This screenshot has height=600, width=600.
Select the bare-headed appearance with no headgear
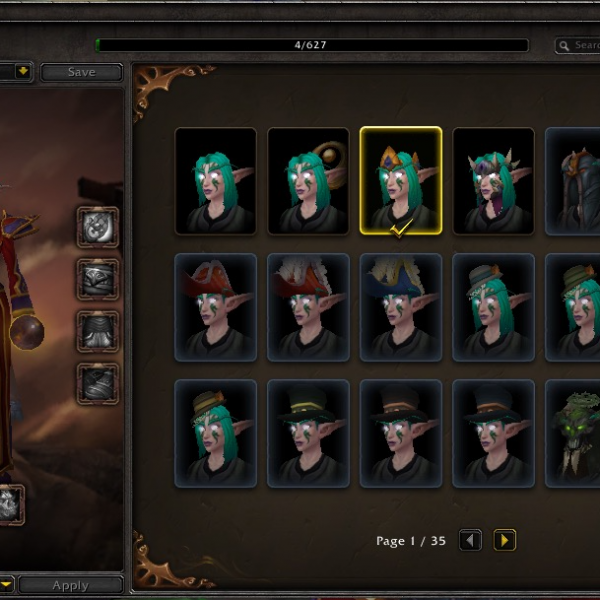pyautogui.click(x=215, y=181)
